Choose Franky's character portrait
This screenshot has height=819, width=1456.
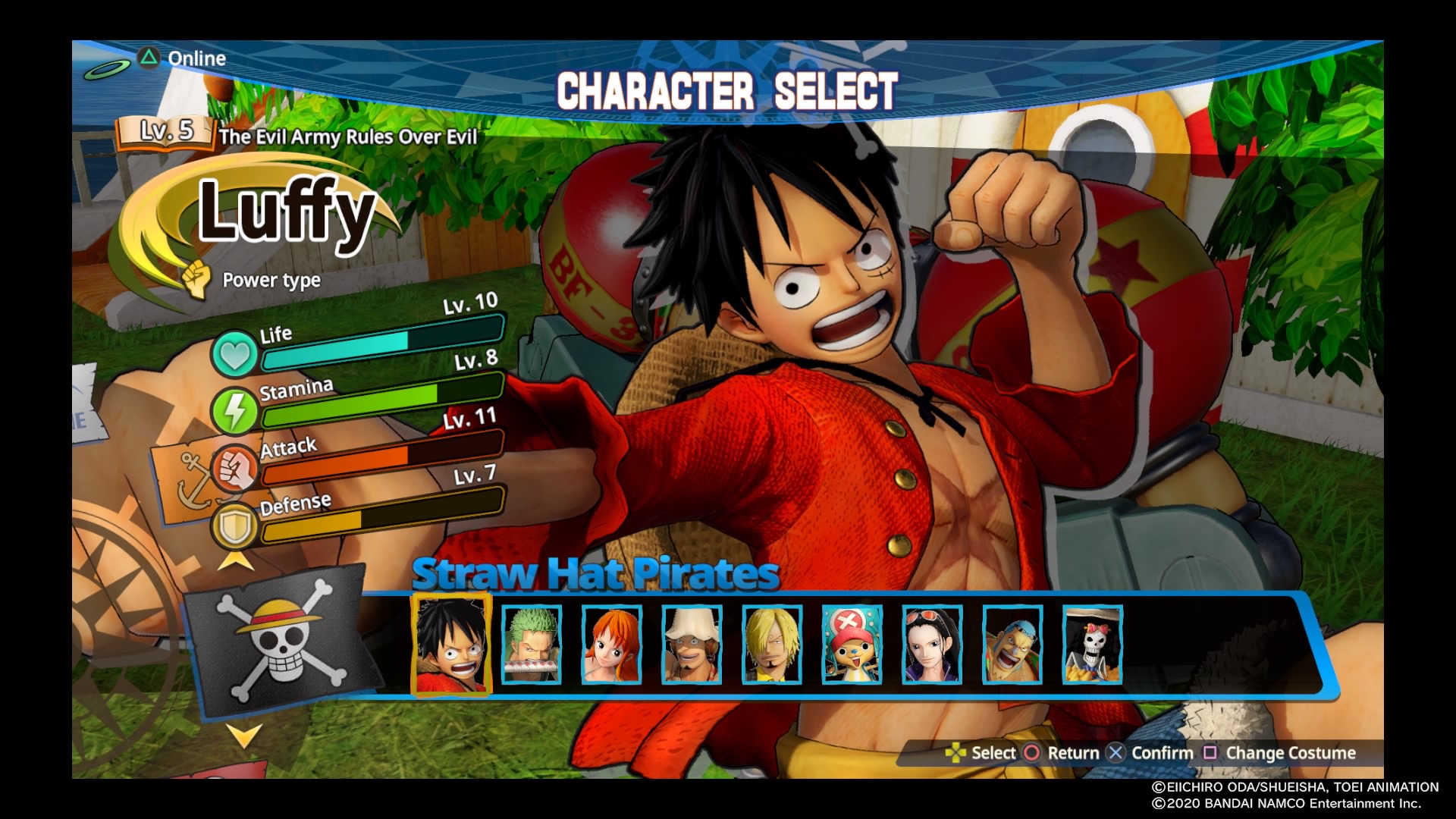[x=1012, y=645]
